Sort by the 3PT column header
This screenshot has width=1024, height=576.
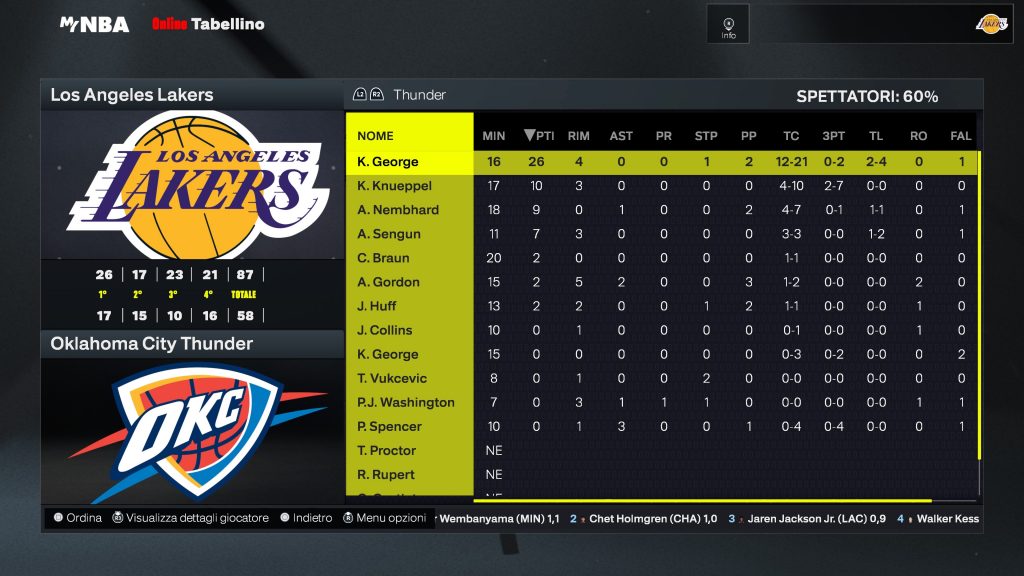833,136
